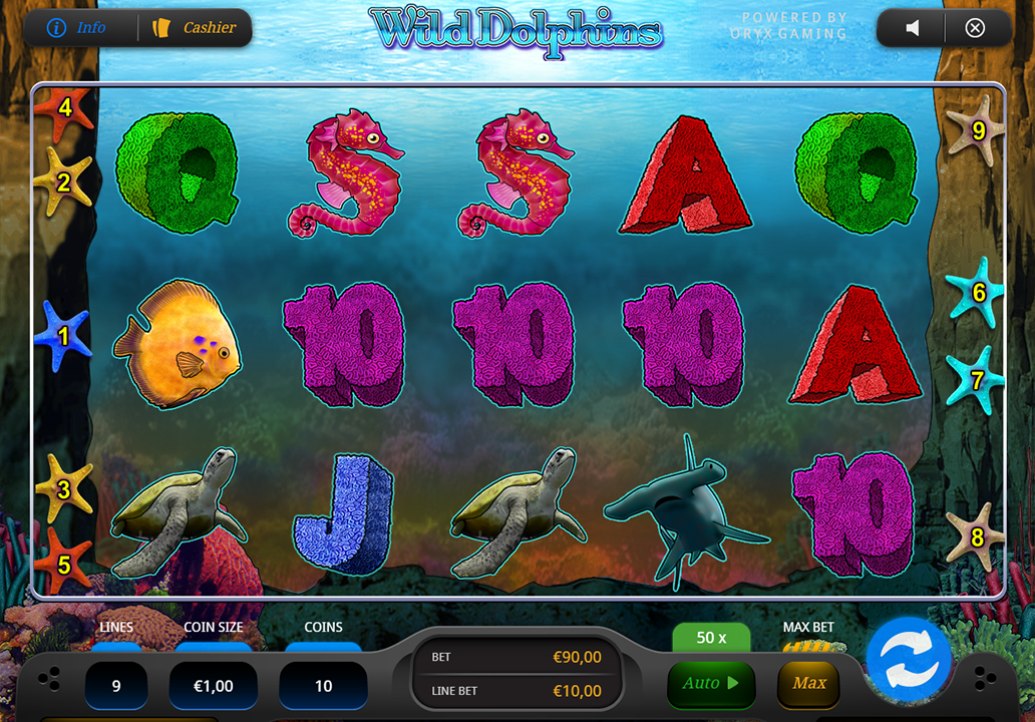Screen dimensions: 1035x722
Task: Select payline star number 2
Action: (x=63, y=182)
